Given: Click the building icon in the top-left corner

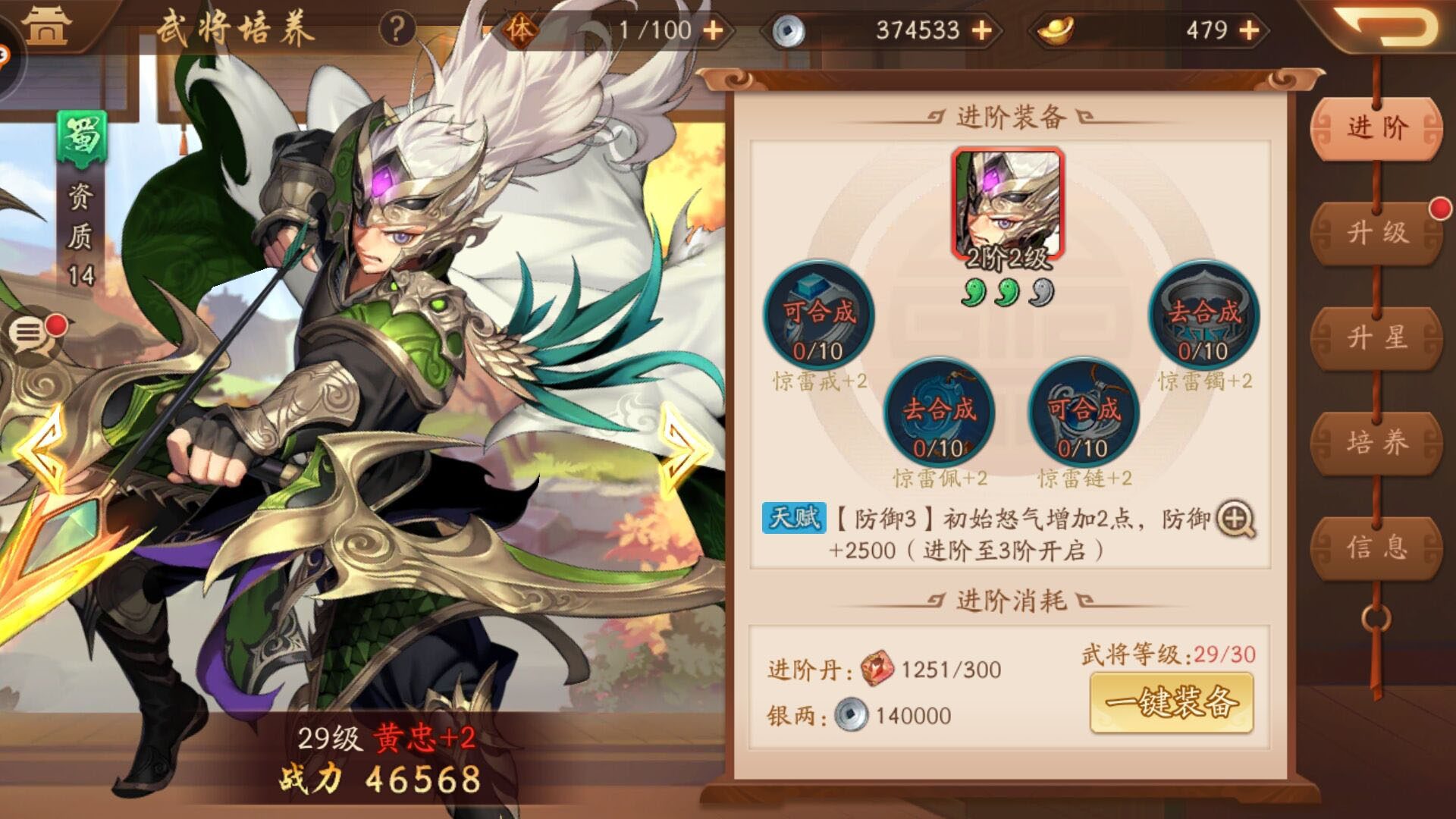Looking at the screenshot, I should 47,27.
